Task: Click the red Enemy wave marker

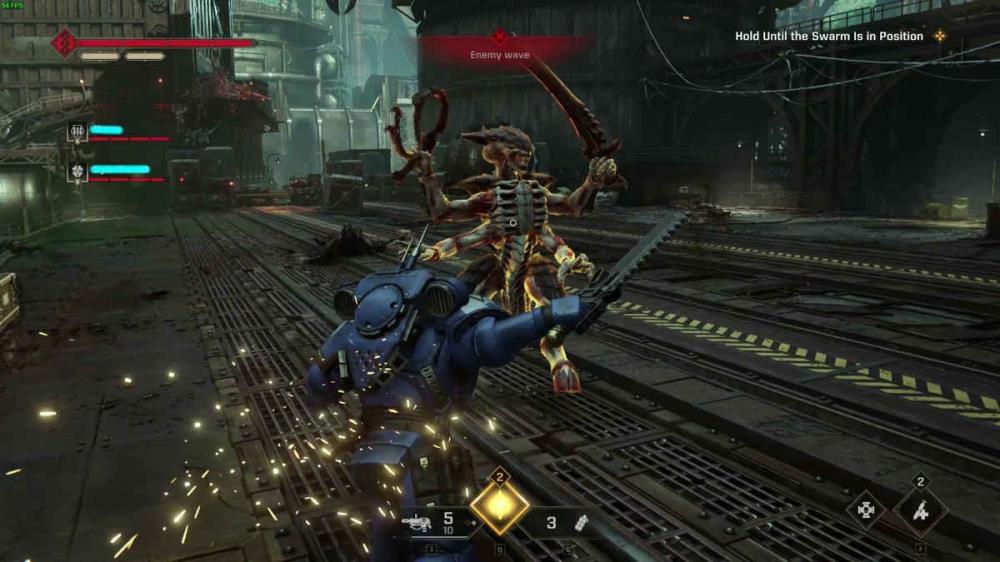Action: click(x=500, y=38)
